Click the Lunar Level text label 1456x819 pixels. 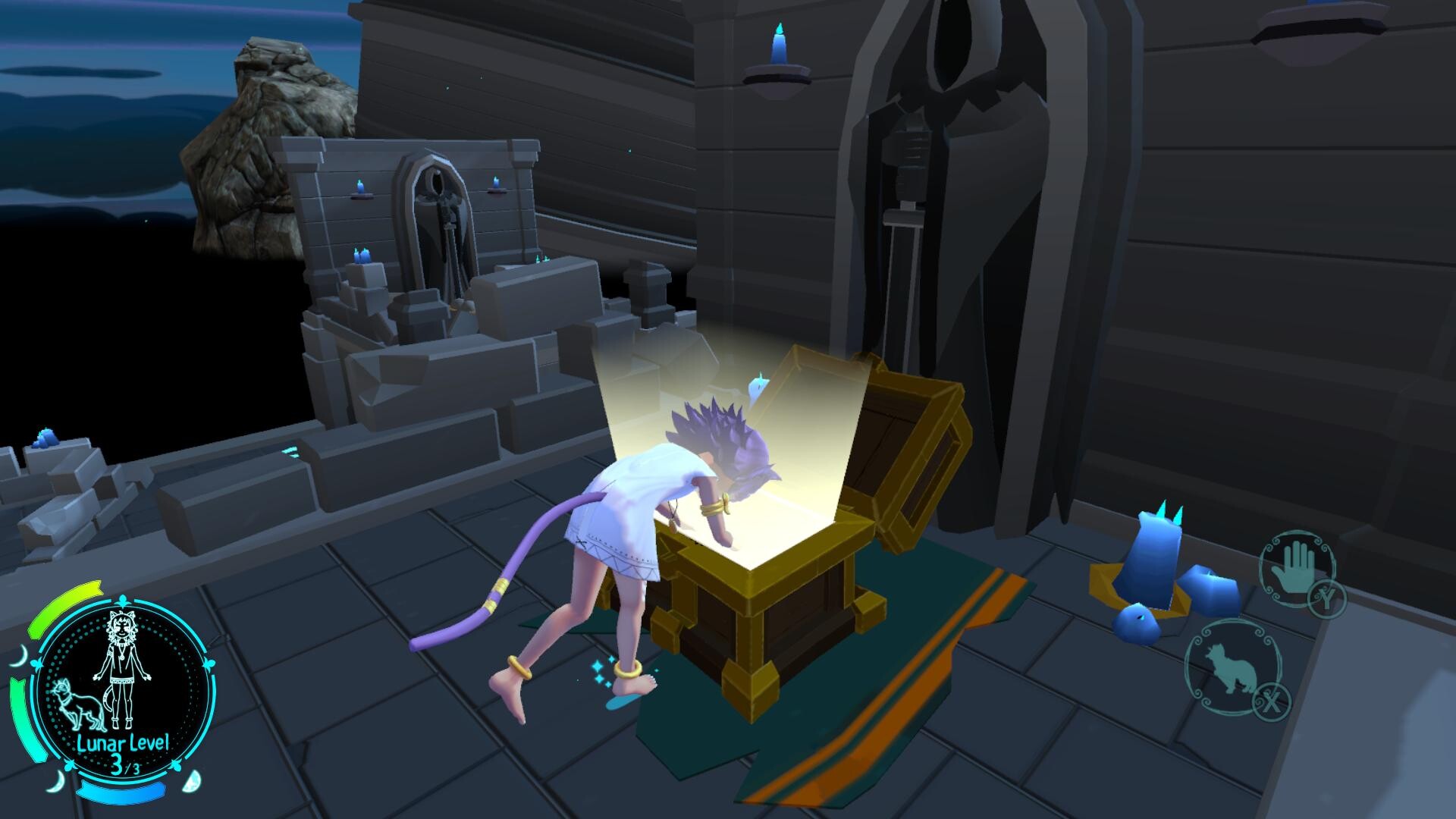coord(124,742)
